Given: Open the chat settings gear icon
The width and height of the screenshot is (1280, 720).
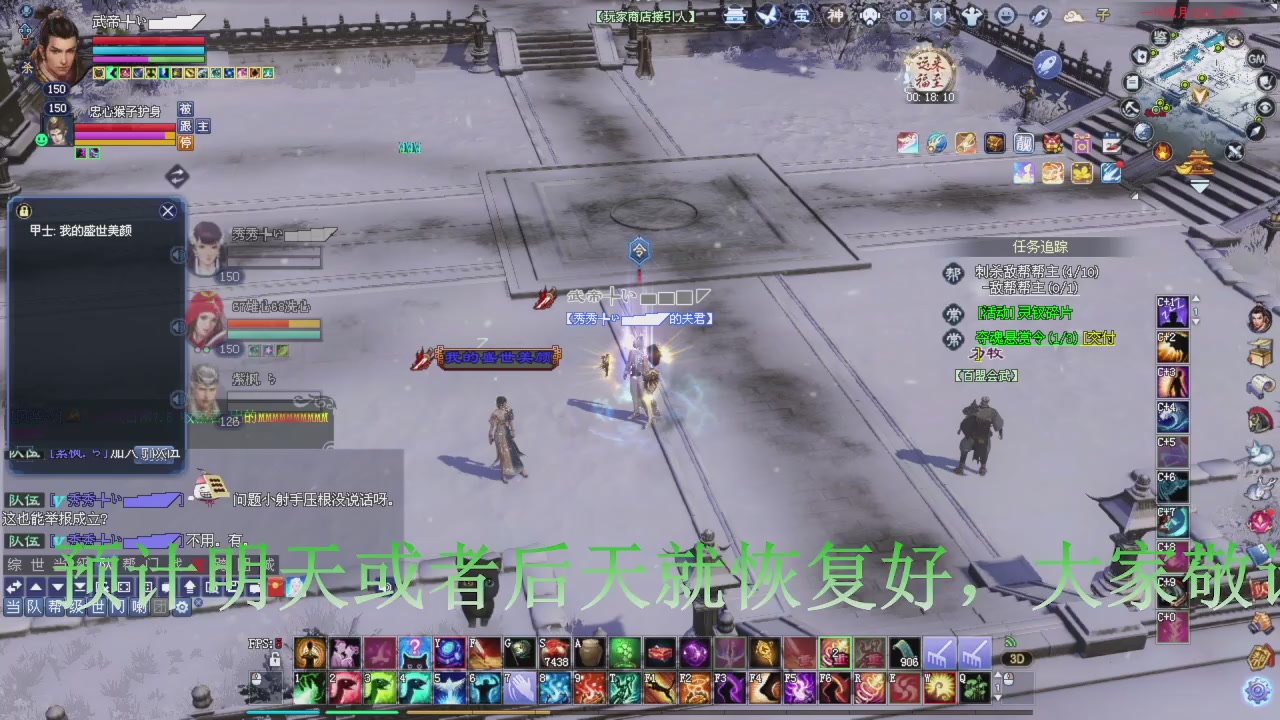Looking at the screenshot, I should click(184, 608).
